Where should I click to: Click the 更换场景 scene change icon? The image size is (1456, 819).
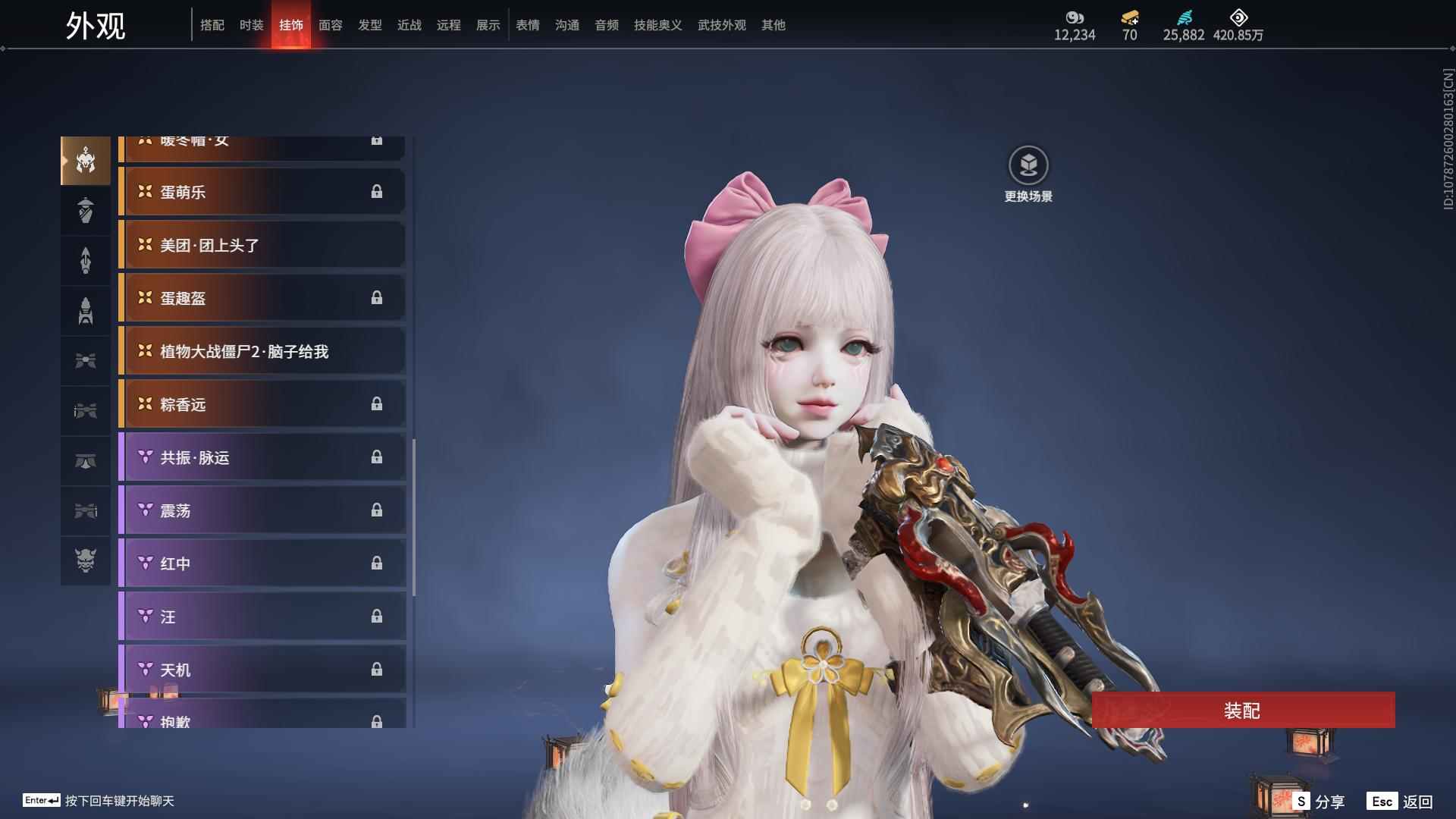tap(1028, 166)
